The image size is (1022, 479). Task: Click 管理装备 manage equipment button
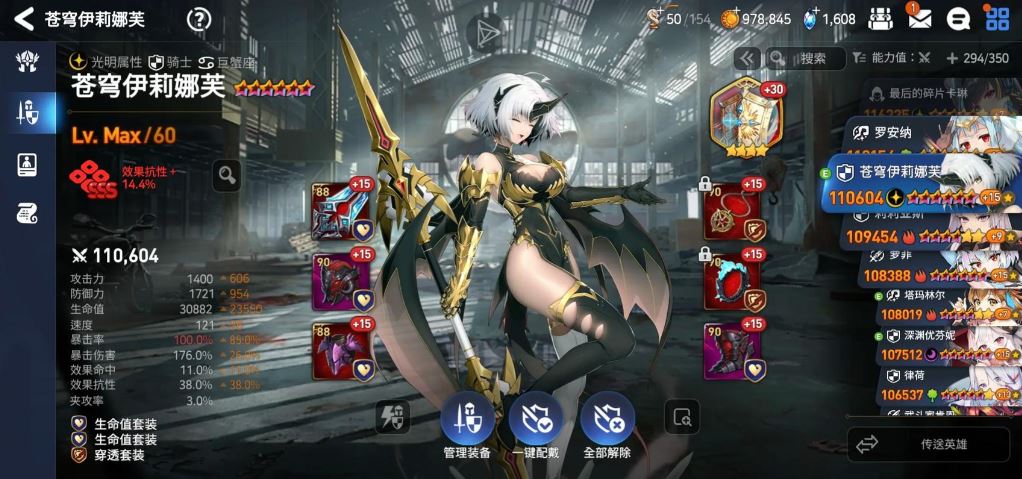tap(466, 426)
